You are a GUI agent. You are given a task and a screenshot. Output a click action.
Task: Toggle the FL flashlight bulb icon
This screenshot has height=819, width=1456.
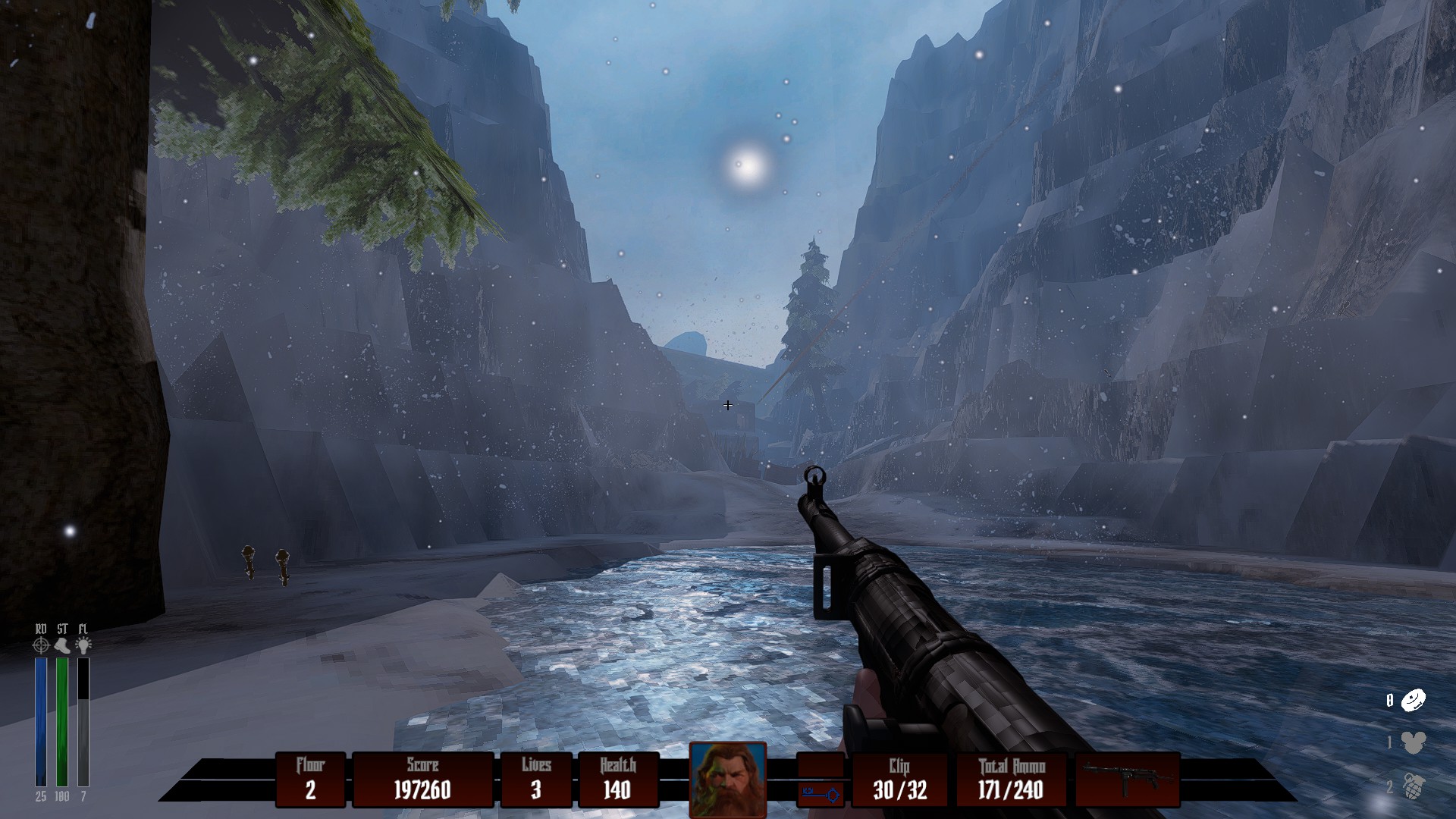click(x=83, y=645)
